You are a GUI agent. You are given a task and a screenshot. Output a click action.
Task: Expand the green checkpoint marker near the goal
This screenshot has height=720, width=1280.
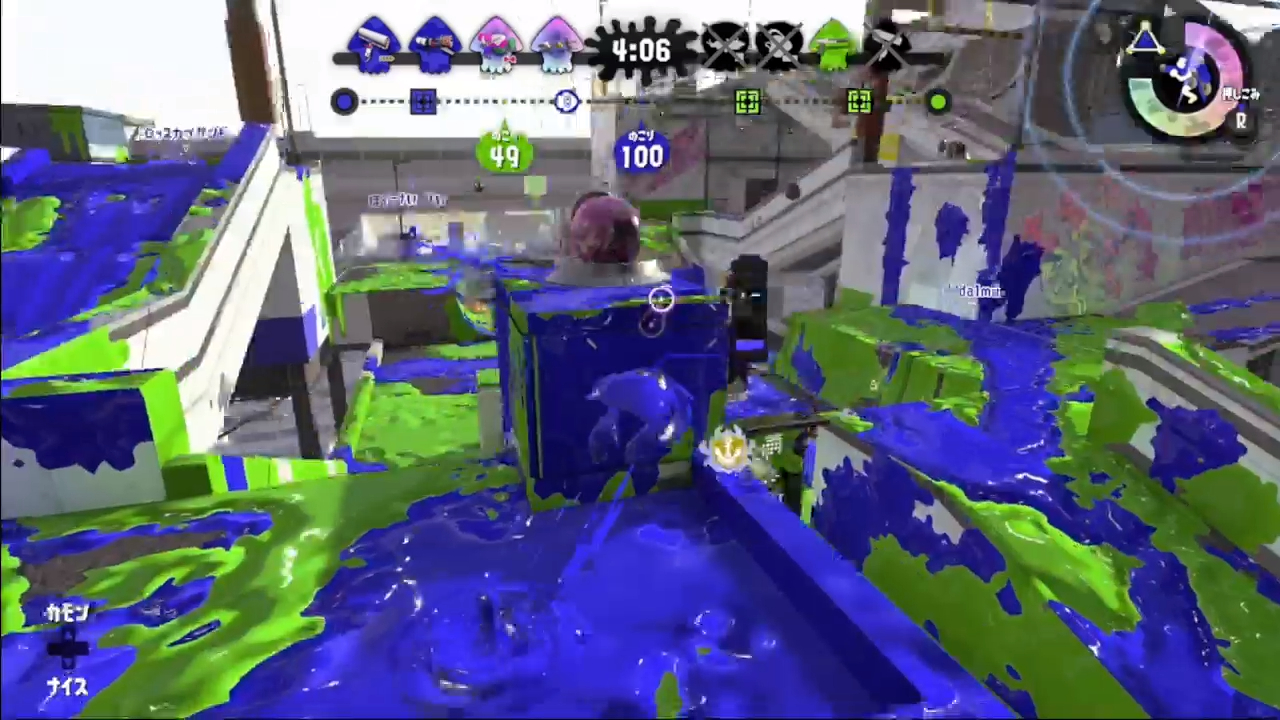pyautogui.click(x=858, y=101)
